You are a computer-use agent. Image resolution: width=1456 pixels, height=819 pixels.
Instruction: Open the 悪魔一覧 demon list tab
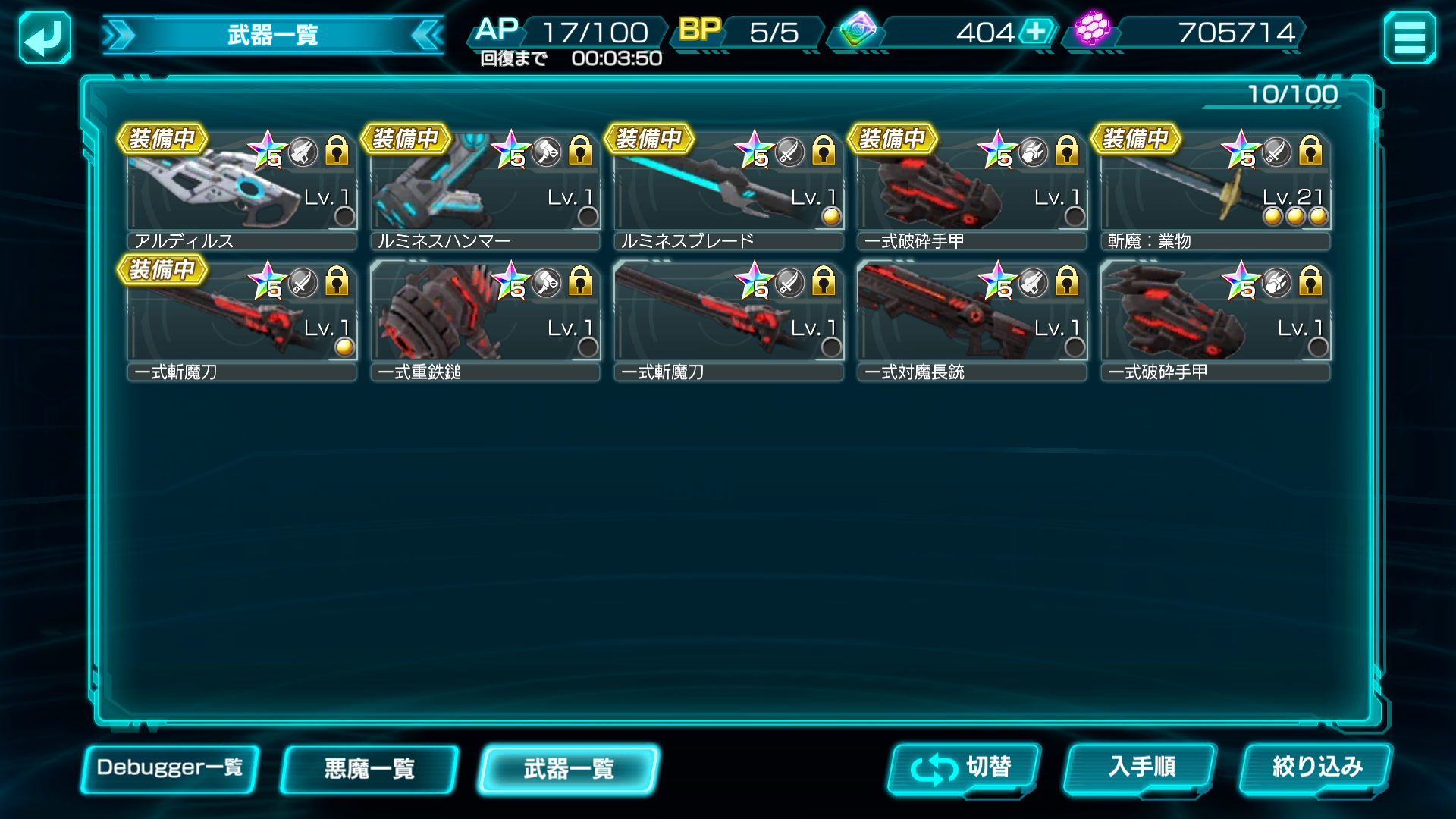pyautogui.click(x=369, y=769)
